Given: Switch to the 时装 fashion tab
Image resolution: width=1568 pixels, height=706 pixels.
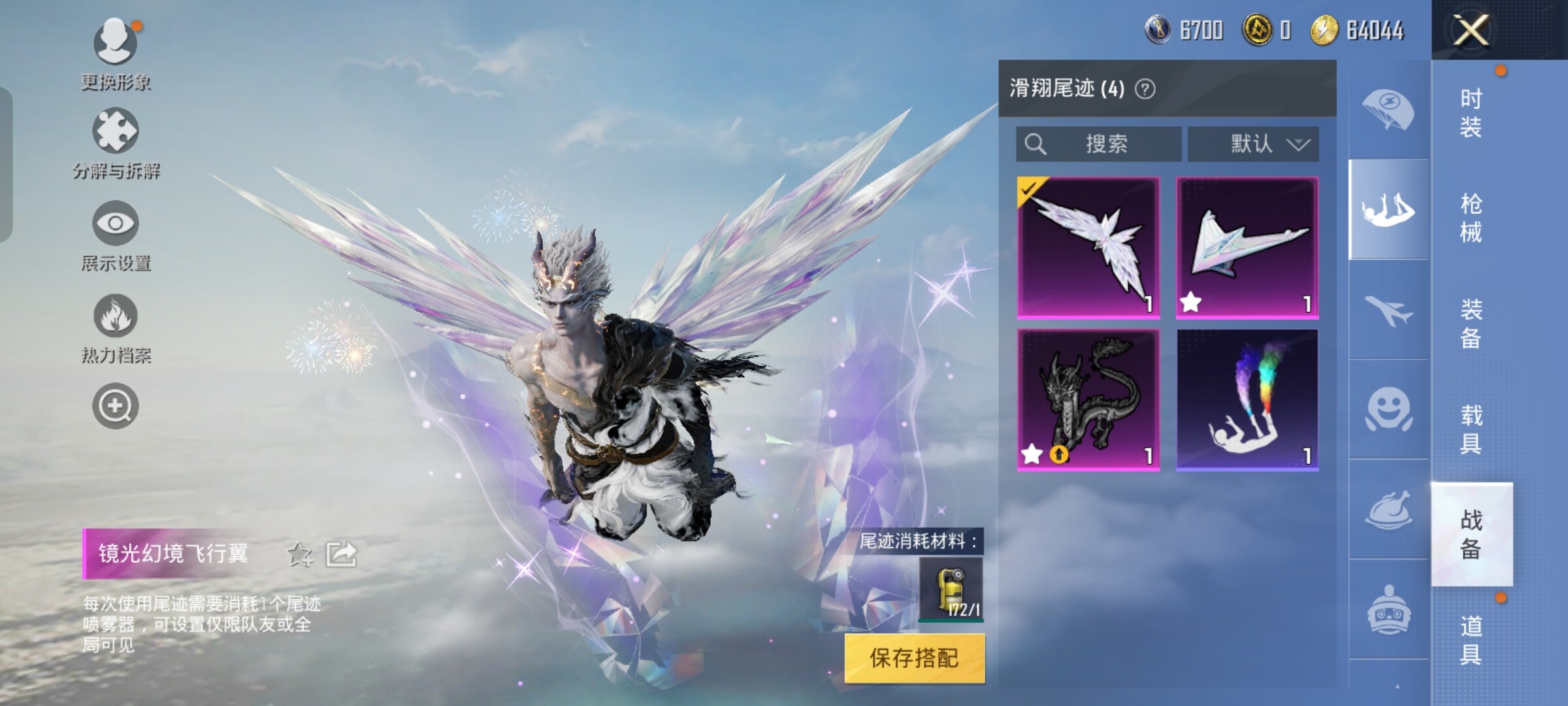Looking at the screenshot, I should 1471,113.
